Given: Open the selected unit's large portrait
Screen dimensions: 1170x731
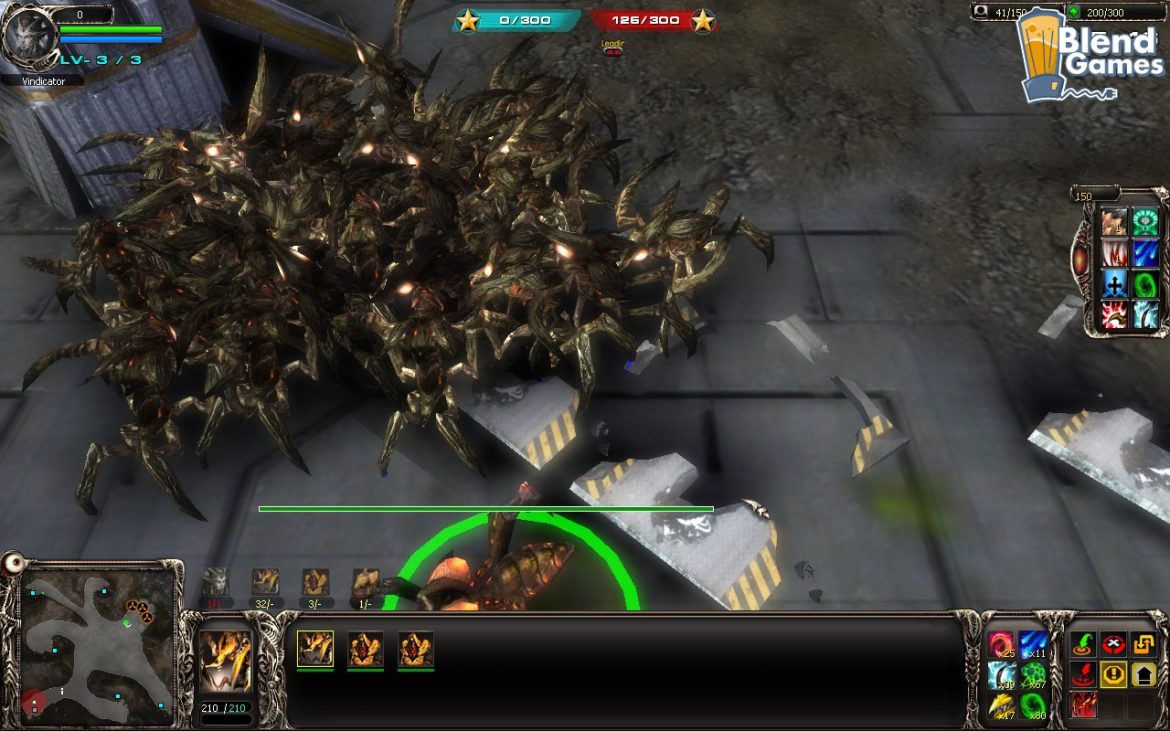Looking at the screenshot, I should click(225, 661).
